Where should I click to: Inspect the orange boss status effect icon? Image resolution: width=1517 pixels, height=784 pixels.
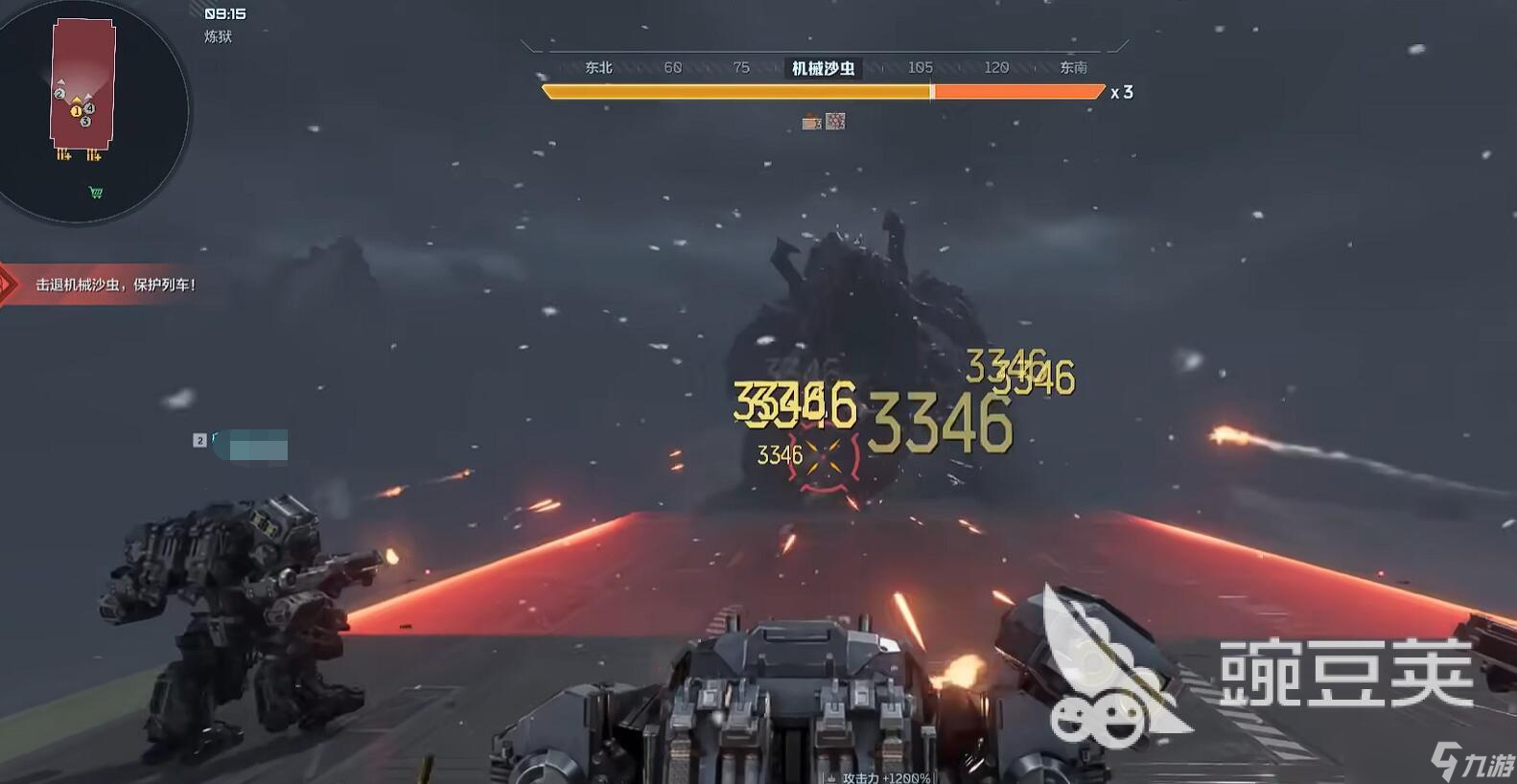coord(811,122)
